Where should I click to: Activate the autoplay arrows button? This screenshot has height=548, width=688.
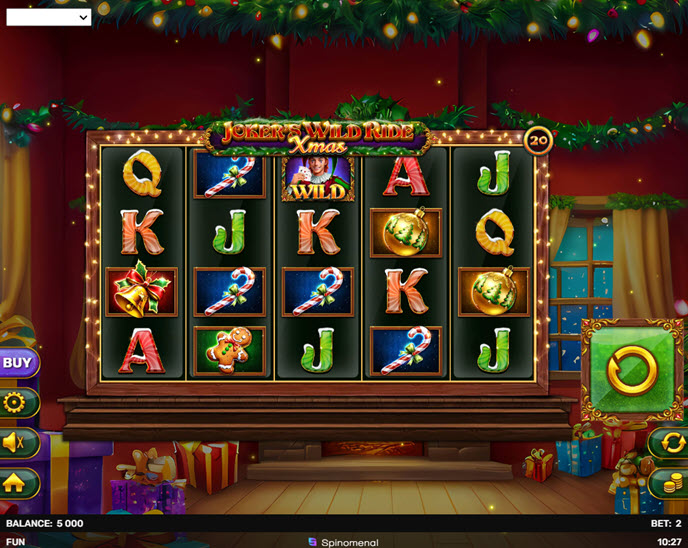[667, 442]
